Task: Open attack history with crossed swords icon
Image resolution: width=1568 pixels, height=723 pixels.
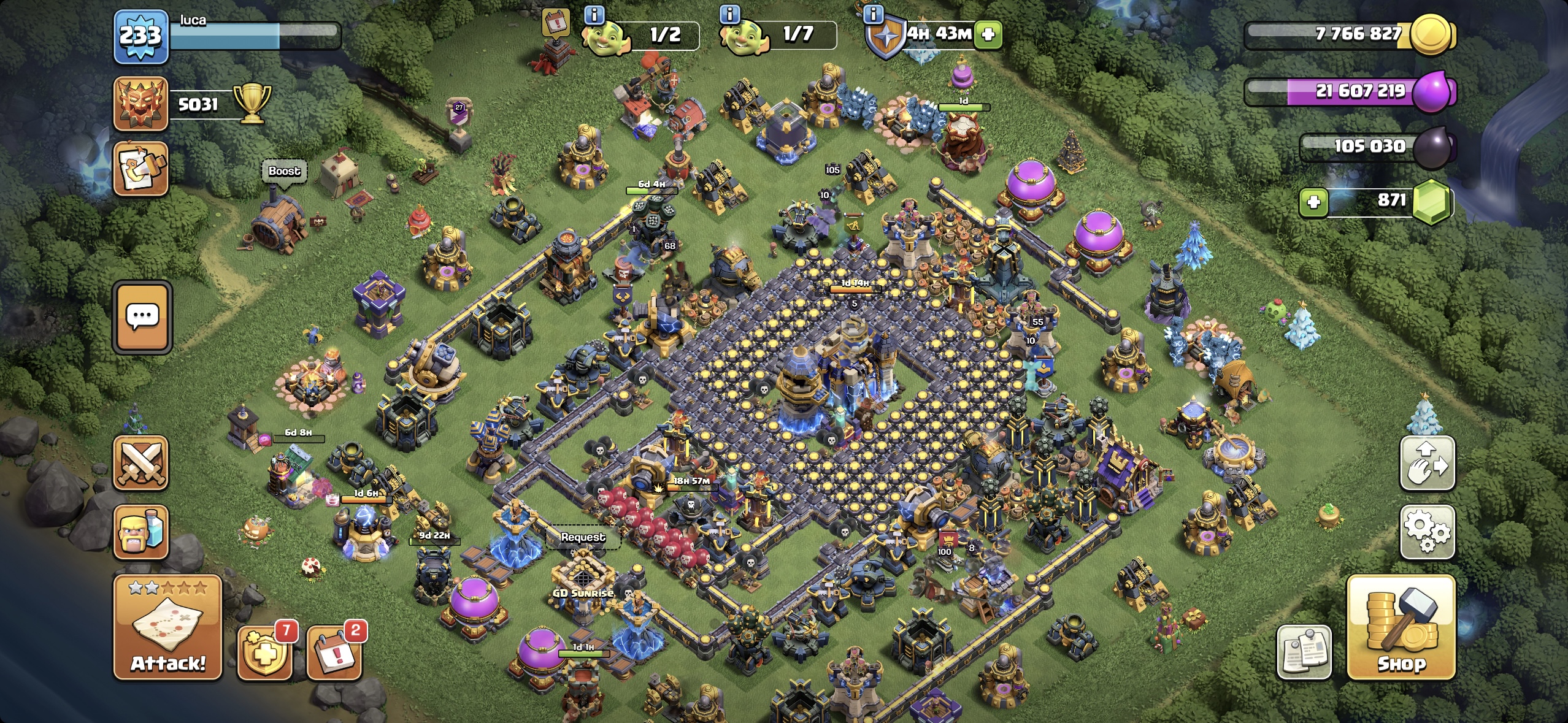Action: (x=142, y=464)
